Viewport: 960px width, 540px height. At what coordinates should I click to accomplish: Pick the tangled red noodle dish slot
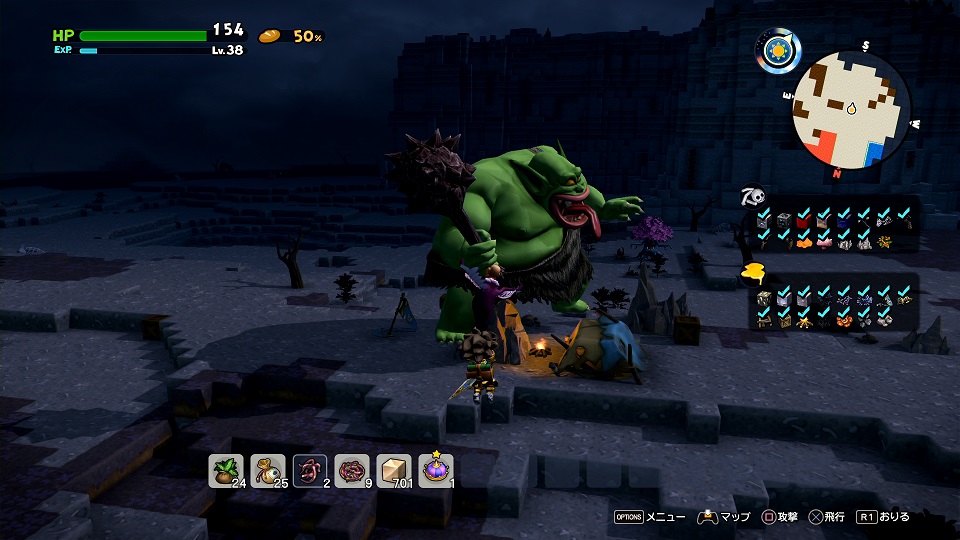(352, 470)
